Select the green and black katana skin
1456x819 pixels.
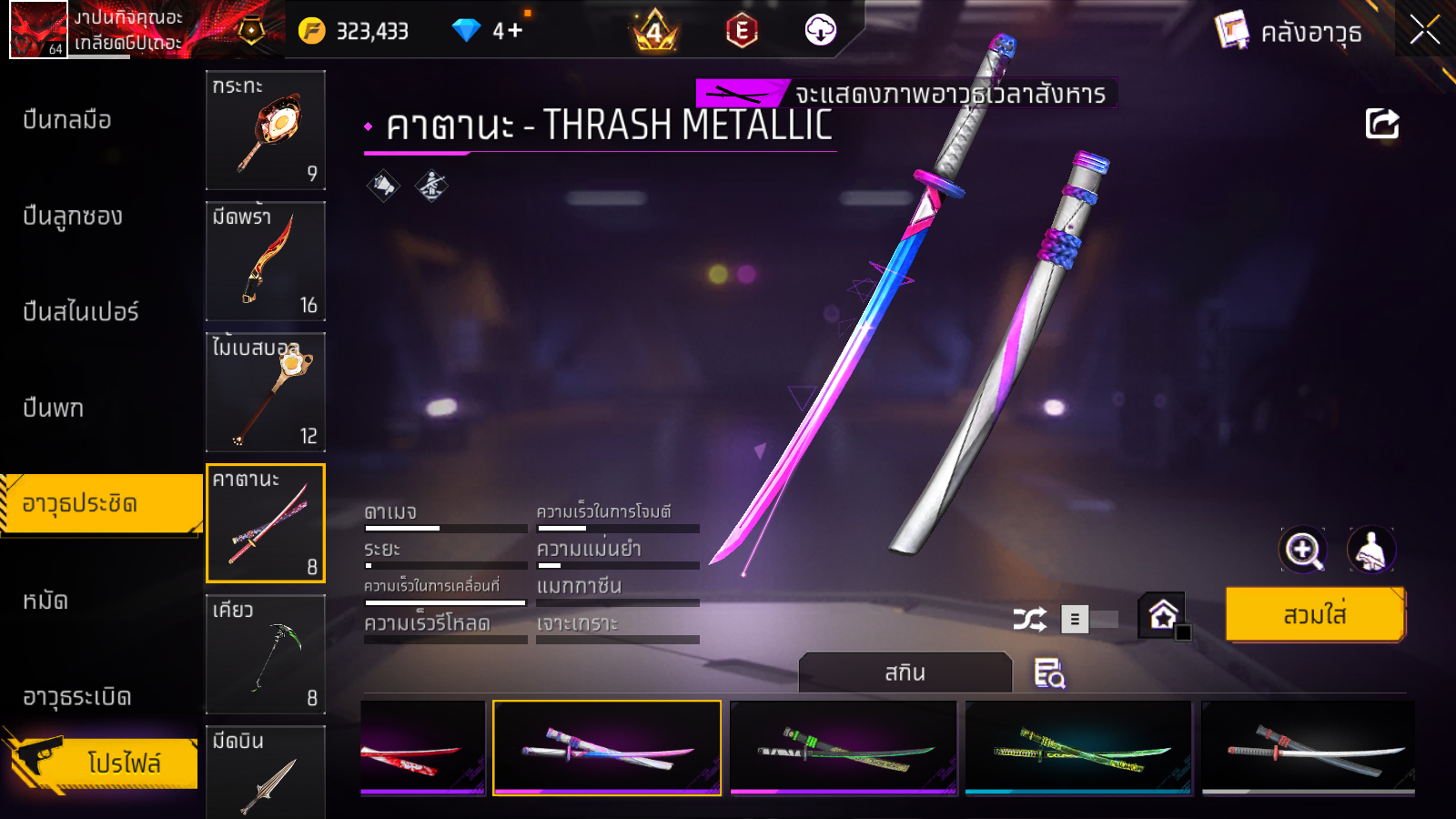click(x=844, y=748)
